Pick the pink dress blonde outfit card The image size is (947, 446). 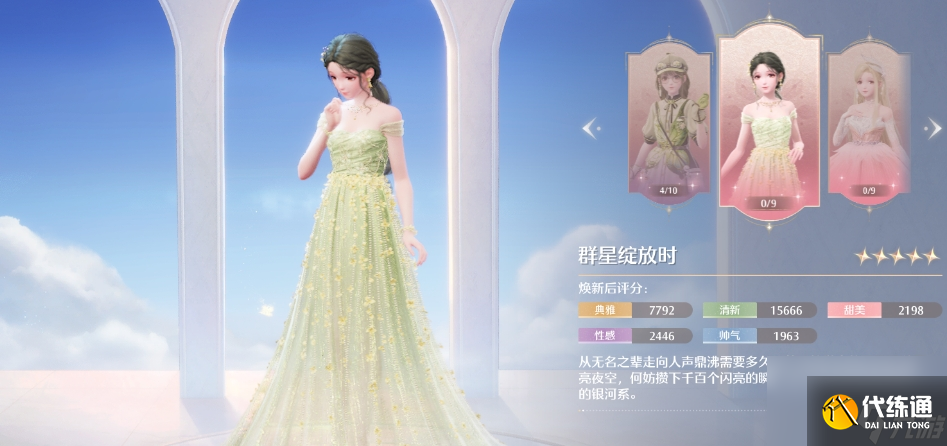pyautogui.click(x=867, y=125)
